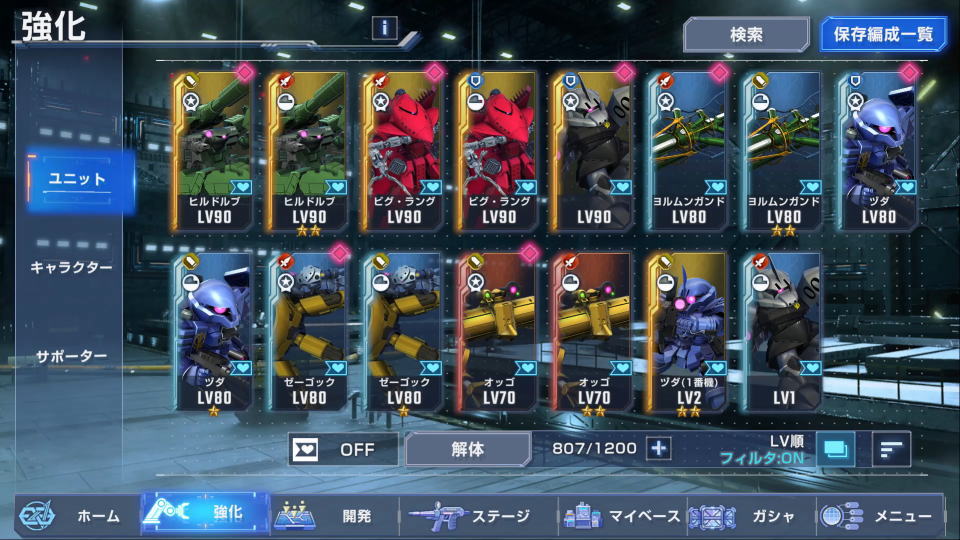Open the 検索 search button
Viewport: 960px width, 540px height.
(x=746, y=34)
